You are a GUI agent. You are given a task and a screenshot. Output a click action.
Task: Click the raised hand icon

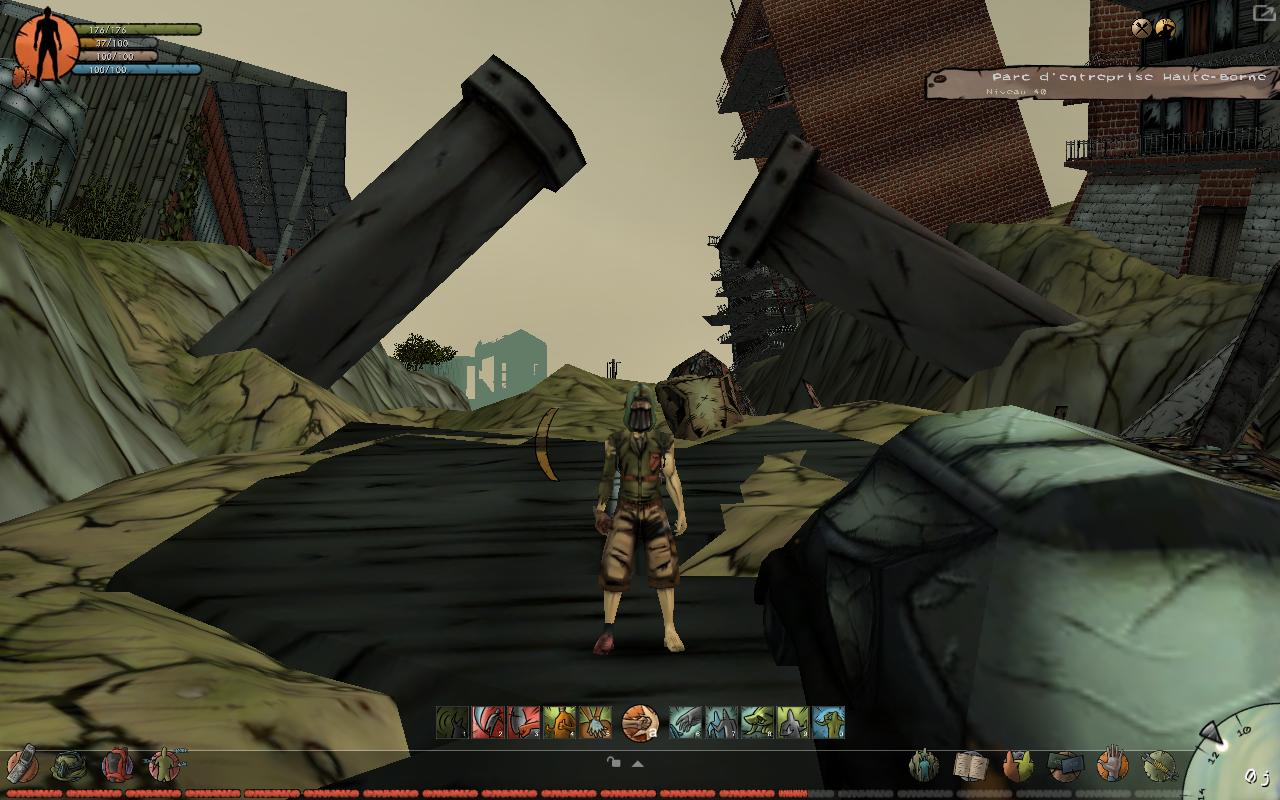(x=1112, y=766)
